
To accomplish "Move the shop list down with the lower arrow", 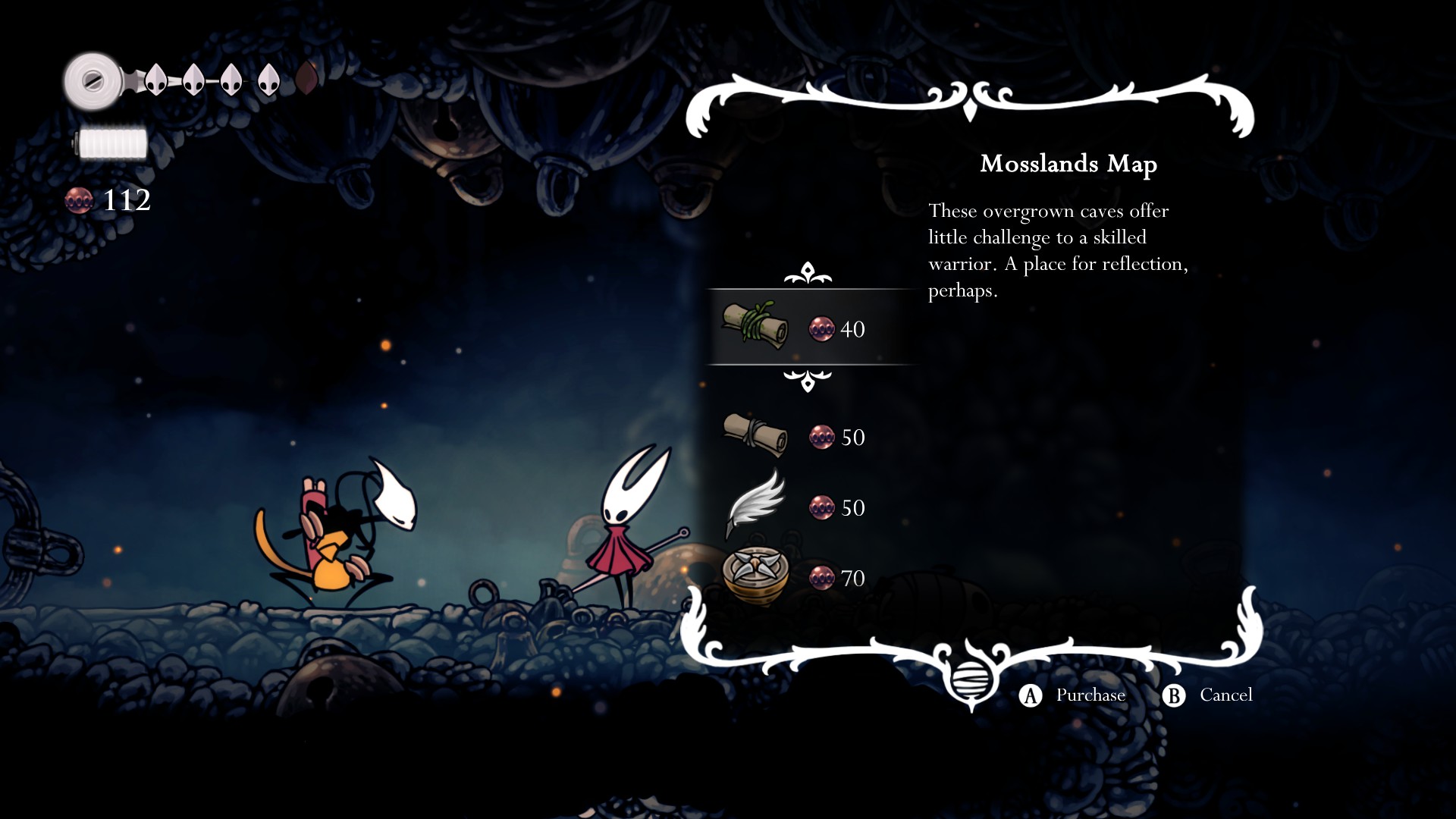I will pyautogui.click(x=808, y=380).
